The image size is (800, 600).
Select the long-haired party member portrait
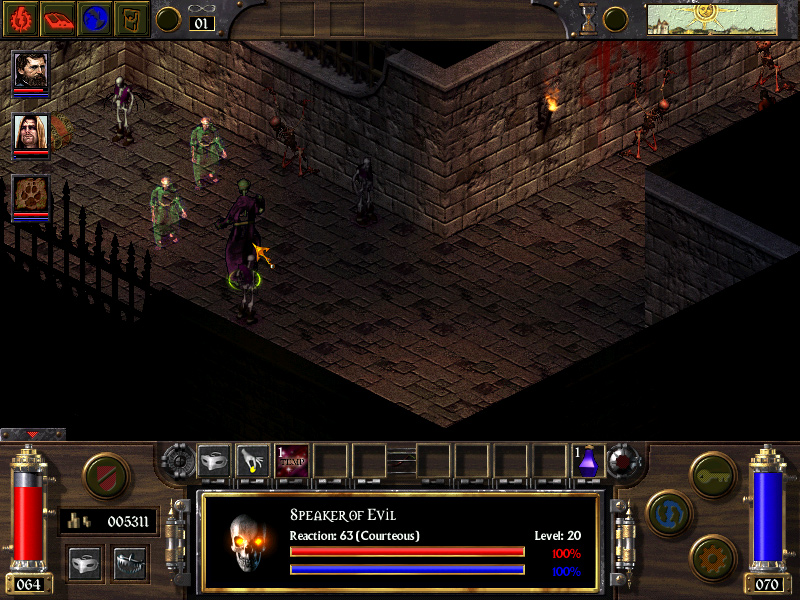coord(30,134)
